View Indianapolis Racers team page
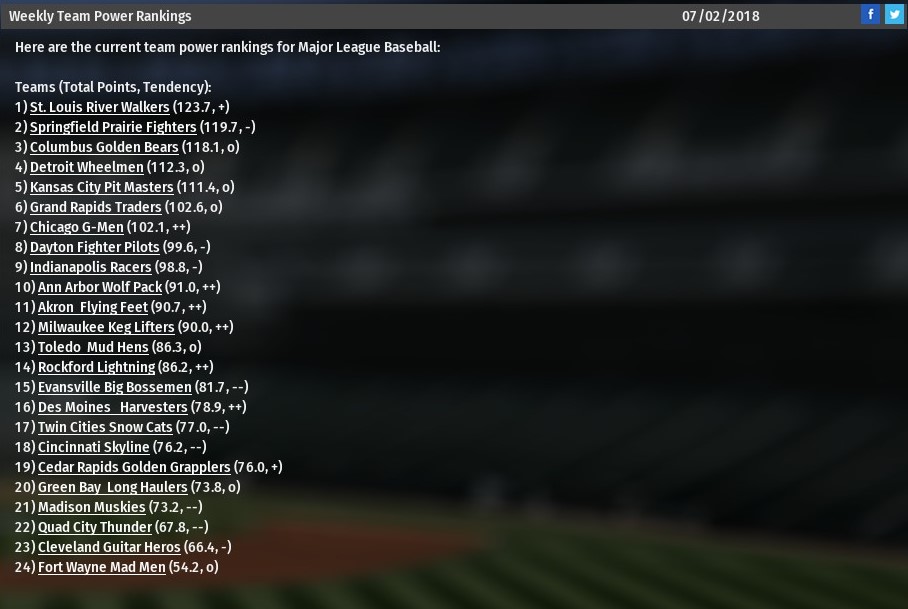908x609 pixels. coord(91,267)
